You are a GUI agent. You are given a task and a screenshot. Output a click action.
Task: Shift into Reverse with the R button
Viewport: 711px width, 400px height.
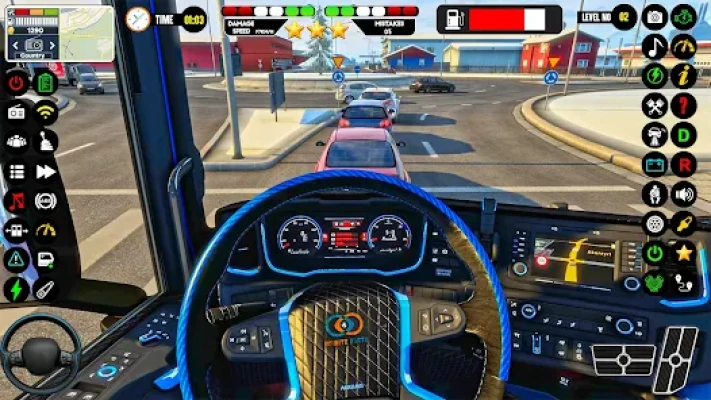pyautogui.click(x=684, y=164)
